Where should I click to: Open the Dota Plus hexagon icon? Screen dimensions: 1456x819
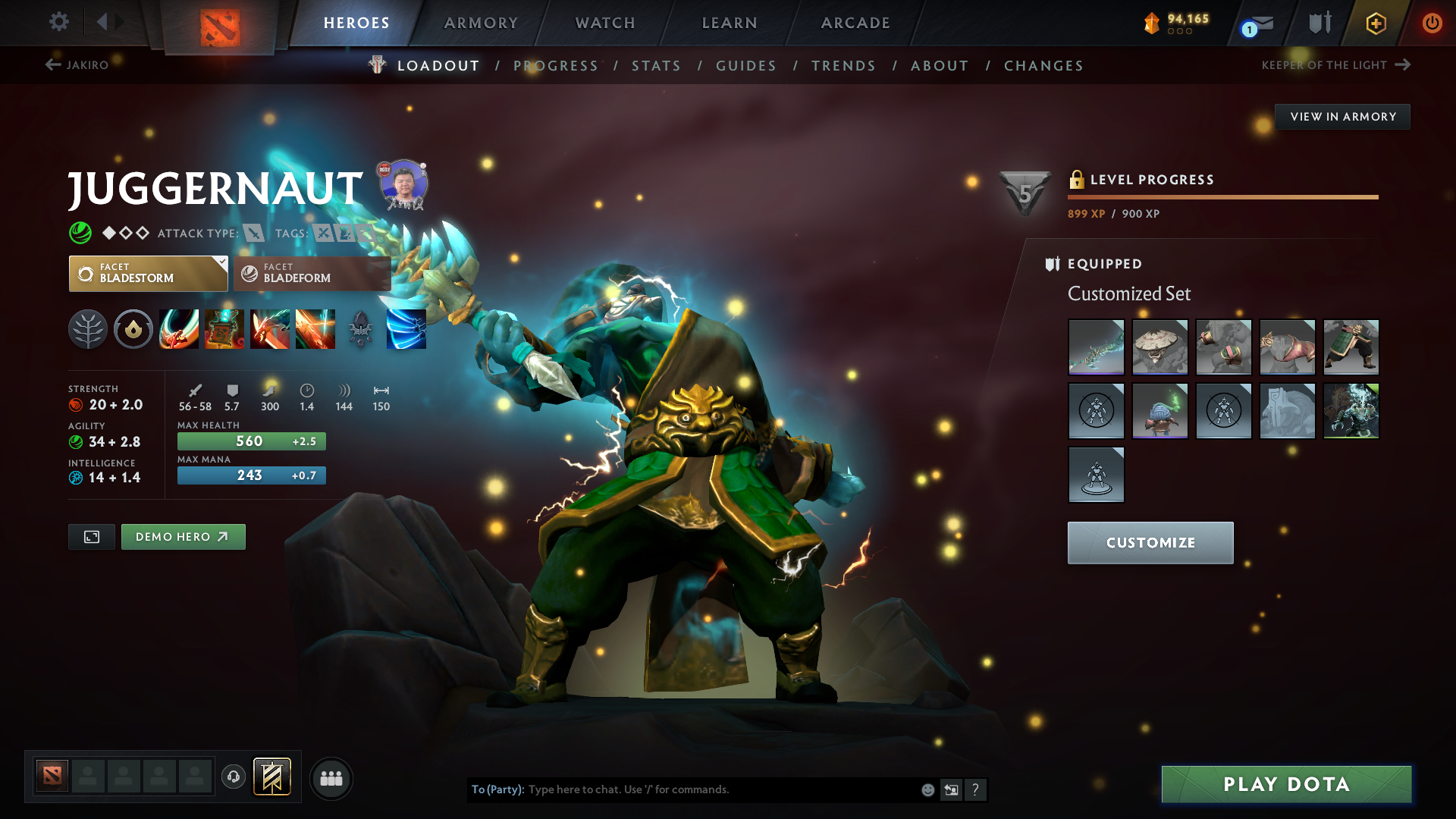pyautogui.click(x=1375, y=23)
